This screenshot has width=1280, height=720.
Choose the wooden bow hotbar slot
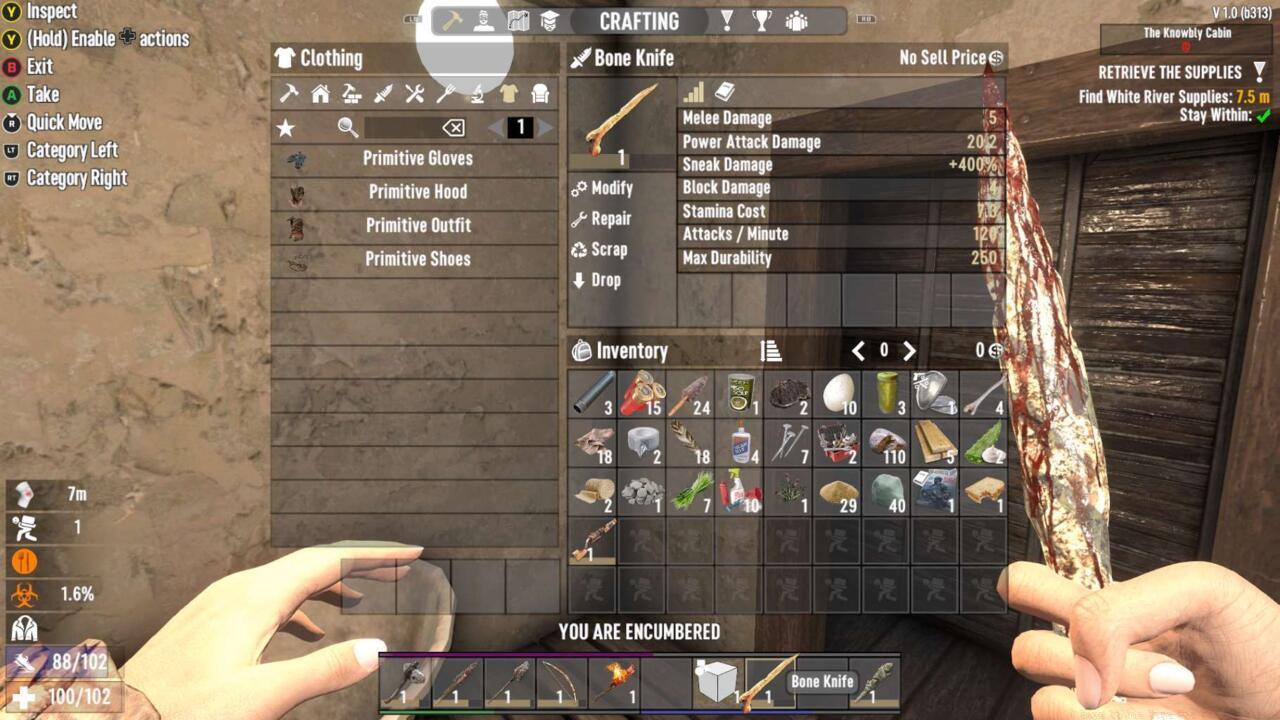pyautogui.click(x=560, y=682)
